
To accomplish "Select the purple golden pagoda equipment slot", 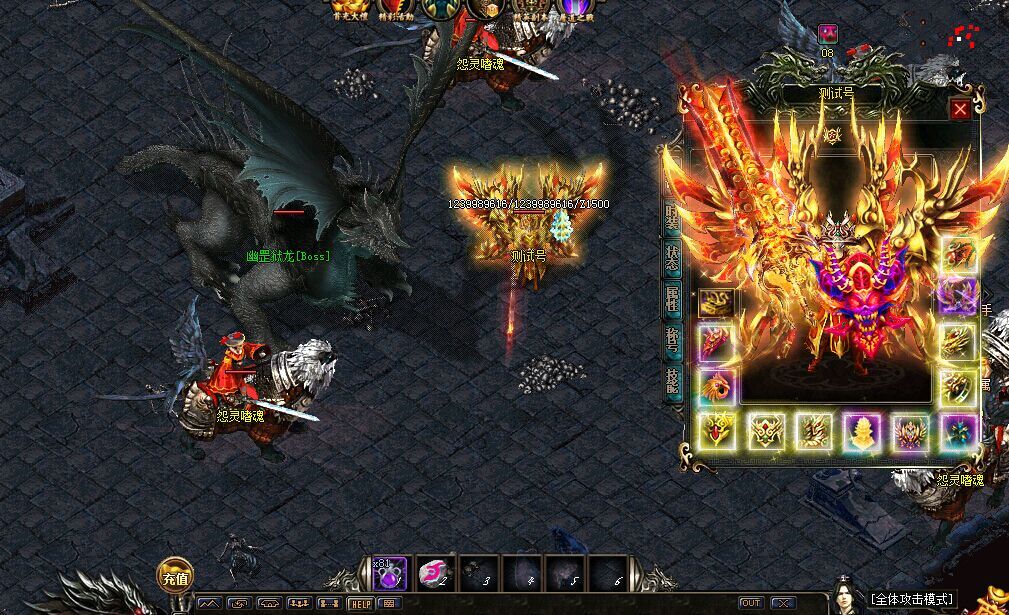I will coord(862,433).
